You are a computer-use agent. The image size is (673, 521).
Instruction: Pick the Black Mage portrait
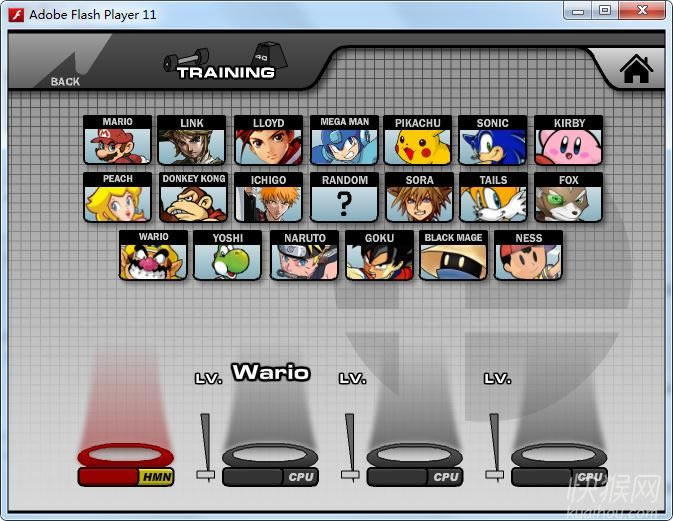pos(453,256)
